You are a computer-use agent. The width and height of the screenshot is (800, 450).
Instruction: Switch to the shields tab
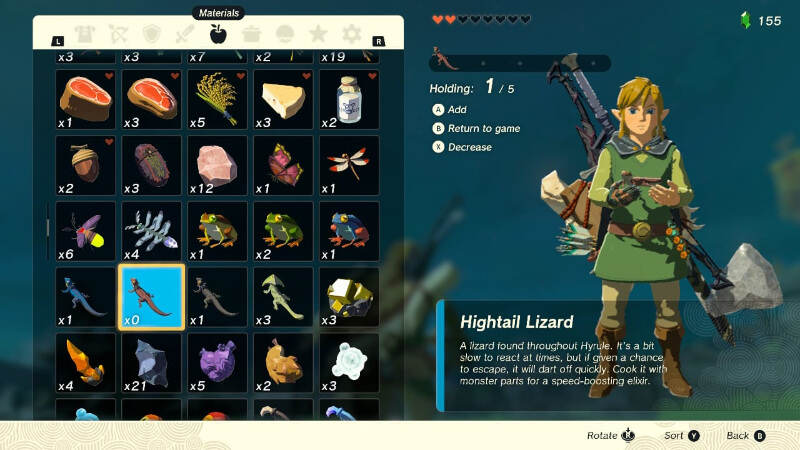click(152, 35)
